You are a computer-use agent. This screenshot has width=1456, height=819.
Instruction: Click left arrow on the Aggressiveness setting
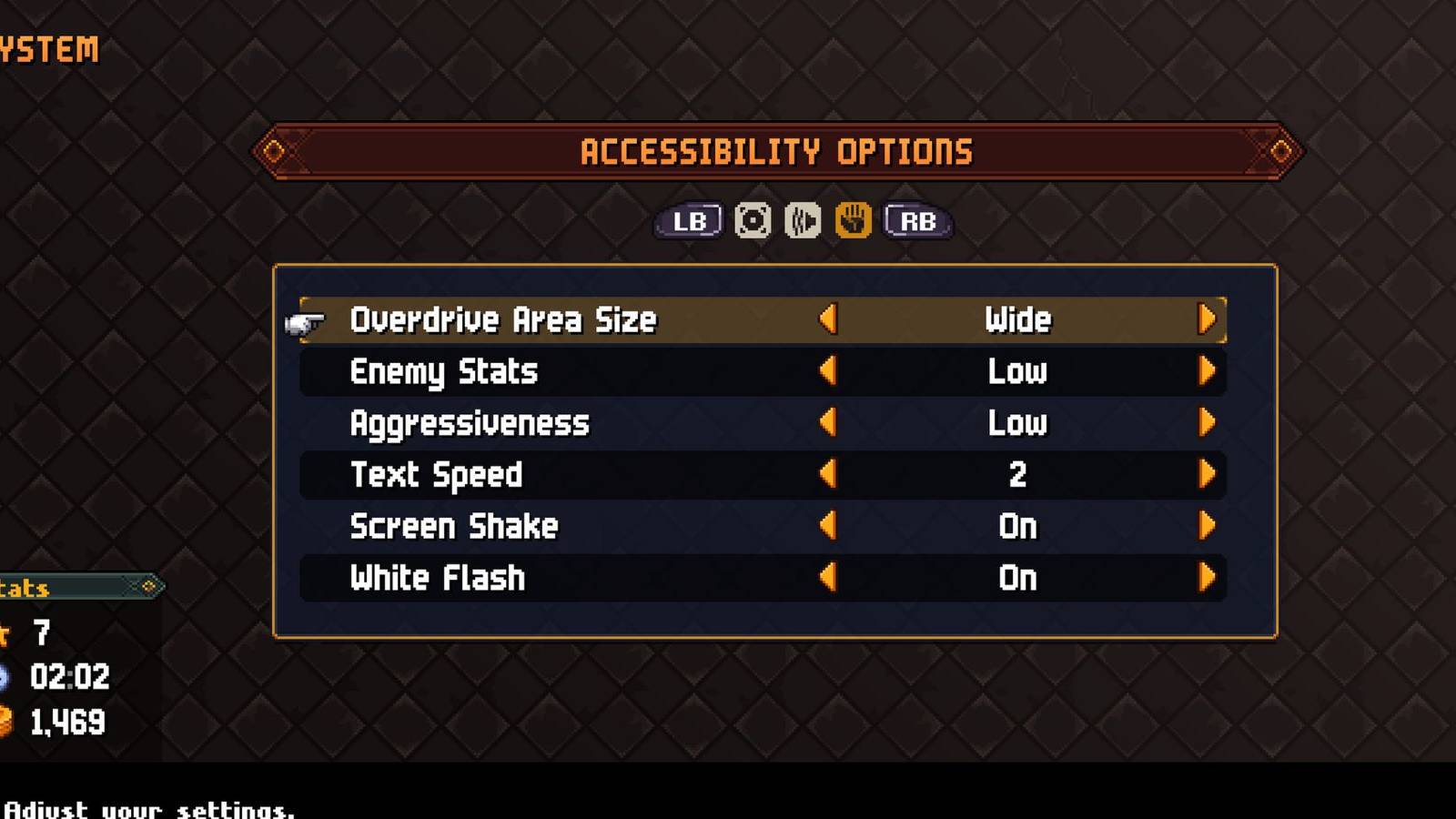click(829, 422)
